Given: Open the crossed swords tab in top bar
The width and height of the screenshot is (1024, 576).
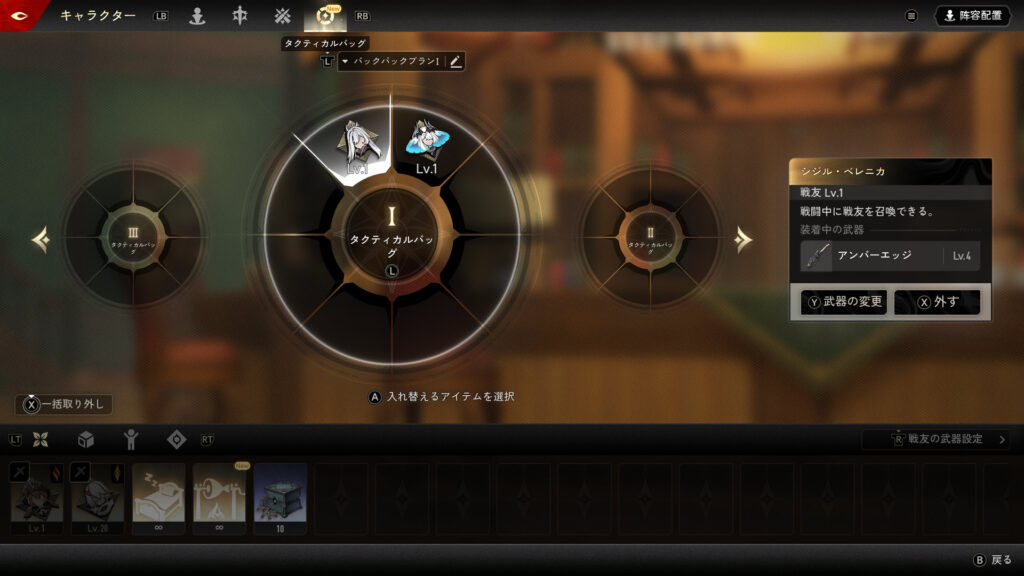Looking at the screenshot, I should 282,16.
